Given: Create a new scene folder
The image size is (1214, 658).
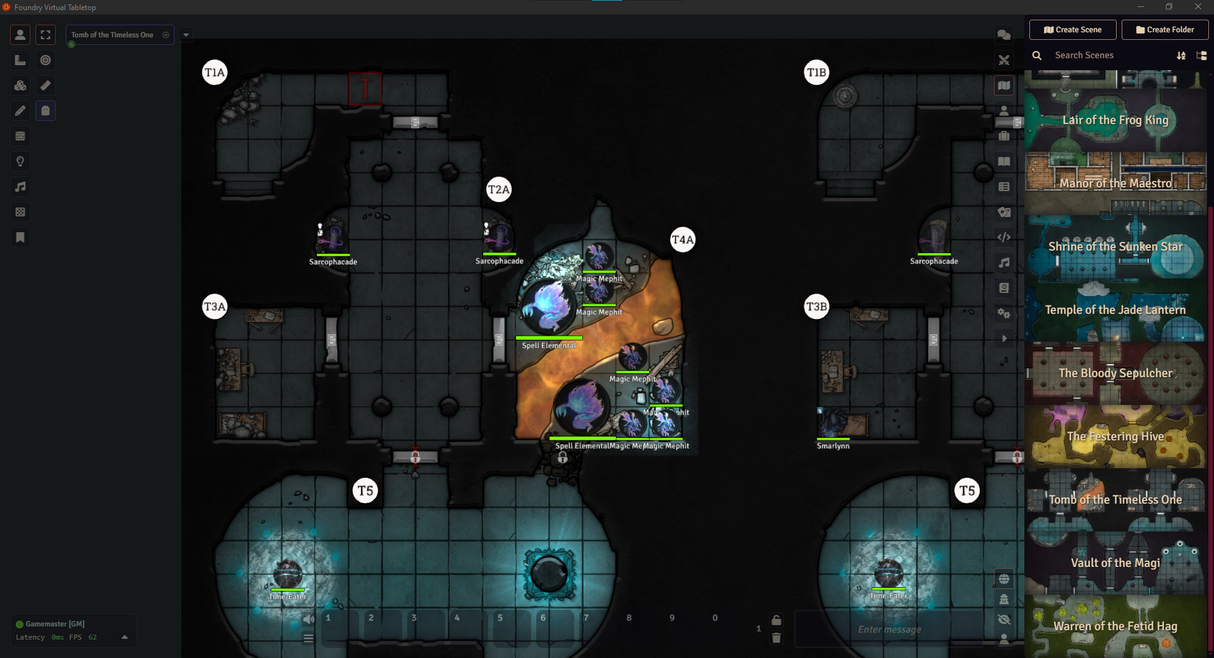Looking at the screenshot, I should (1165, 30).
